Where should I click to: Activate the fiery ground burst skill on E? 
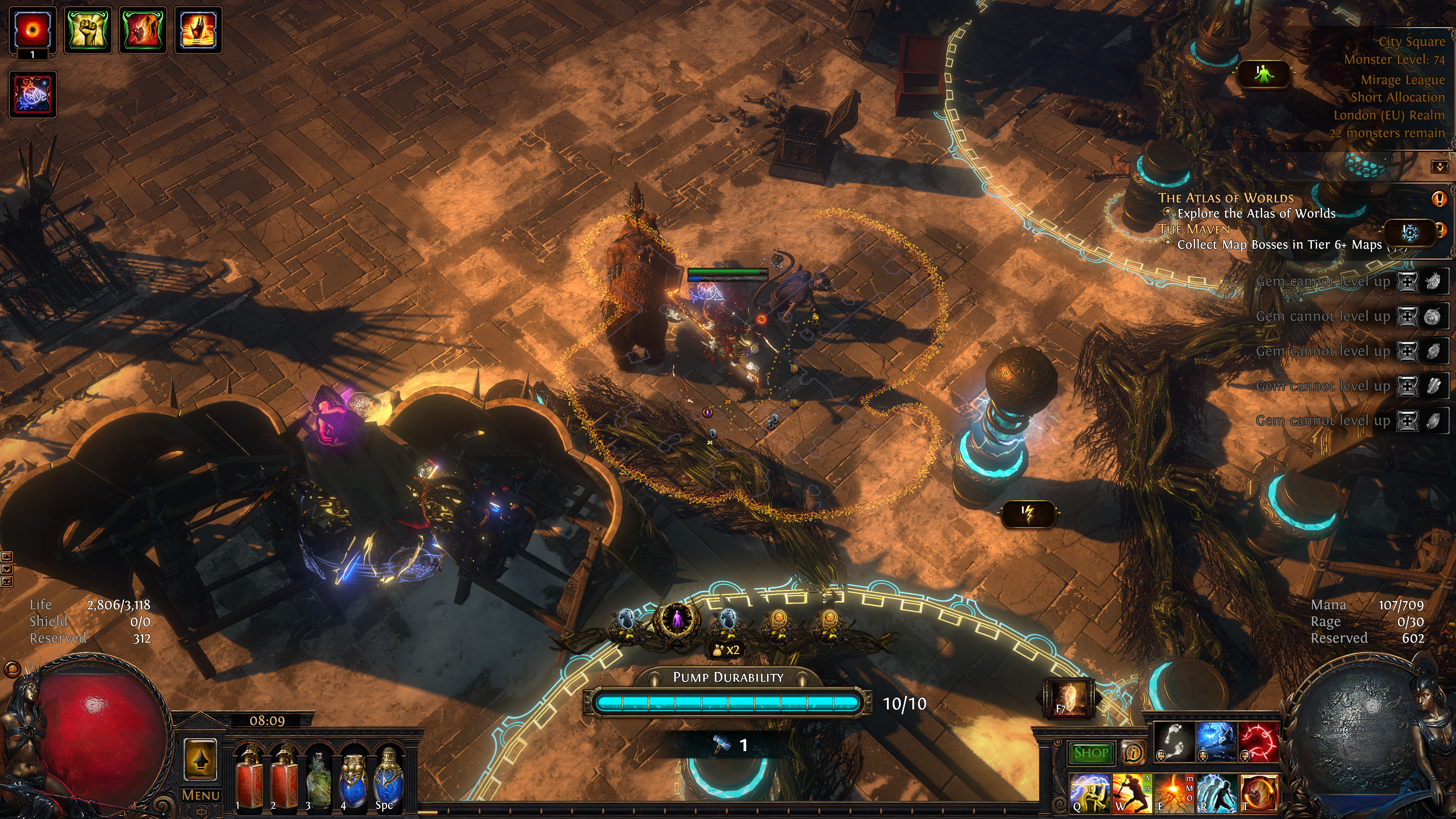pyautogui.click(x=1174, y=792)
